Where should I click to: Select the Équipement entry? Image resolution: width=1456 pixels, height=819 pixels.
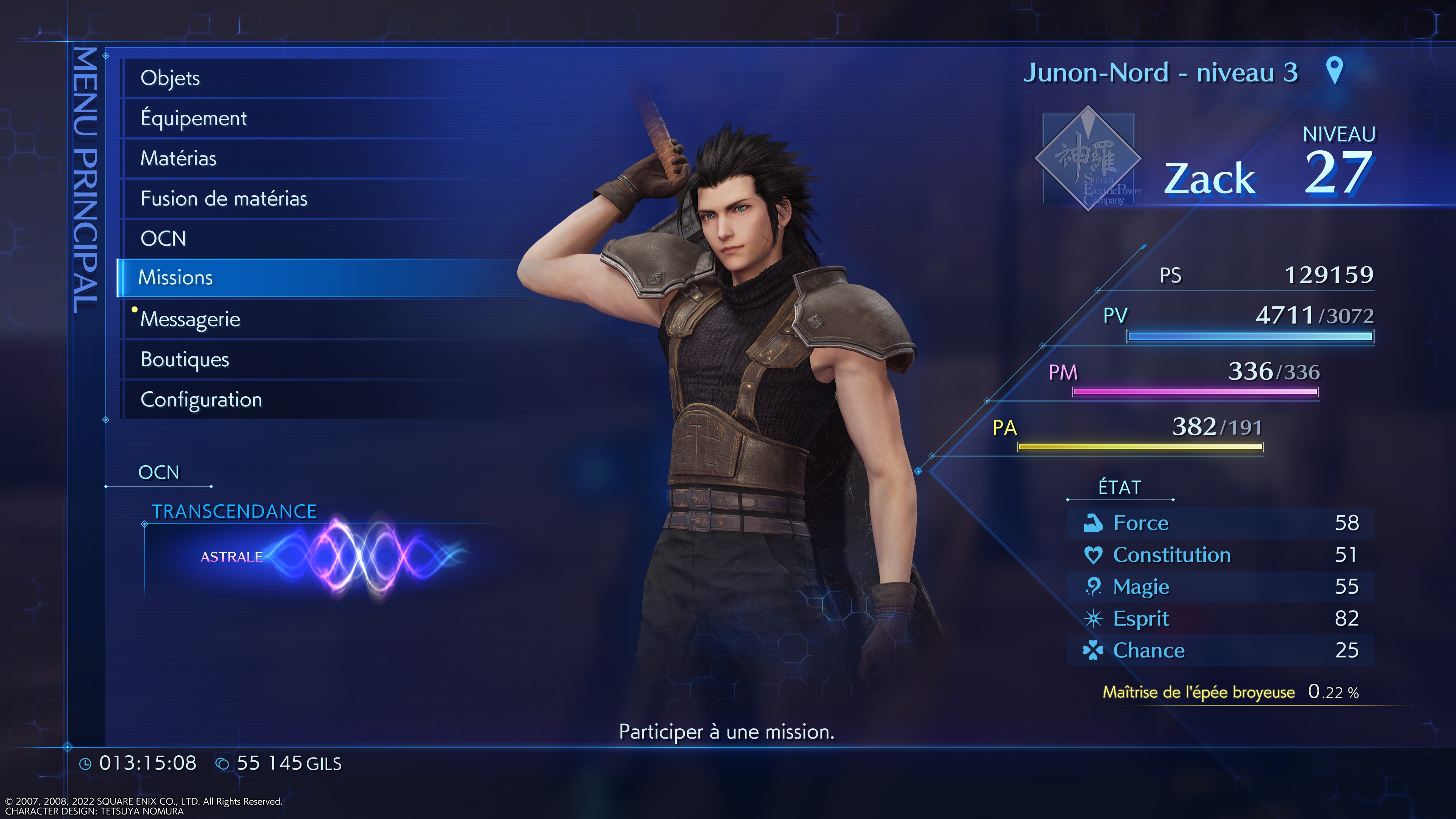click(193, 118)
